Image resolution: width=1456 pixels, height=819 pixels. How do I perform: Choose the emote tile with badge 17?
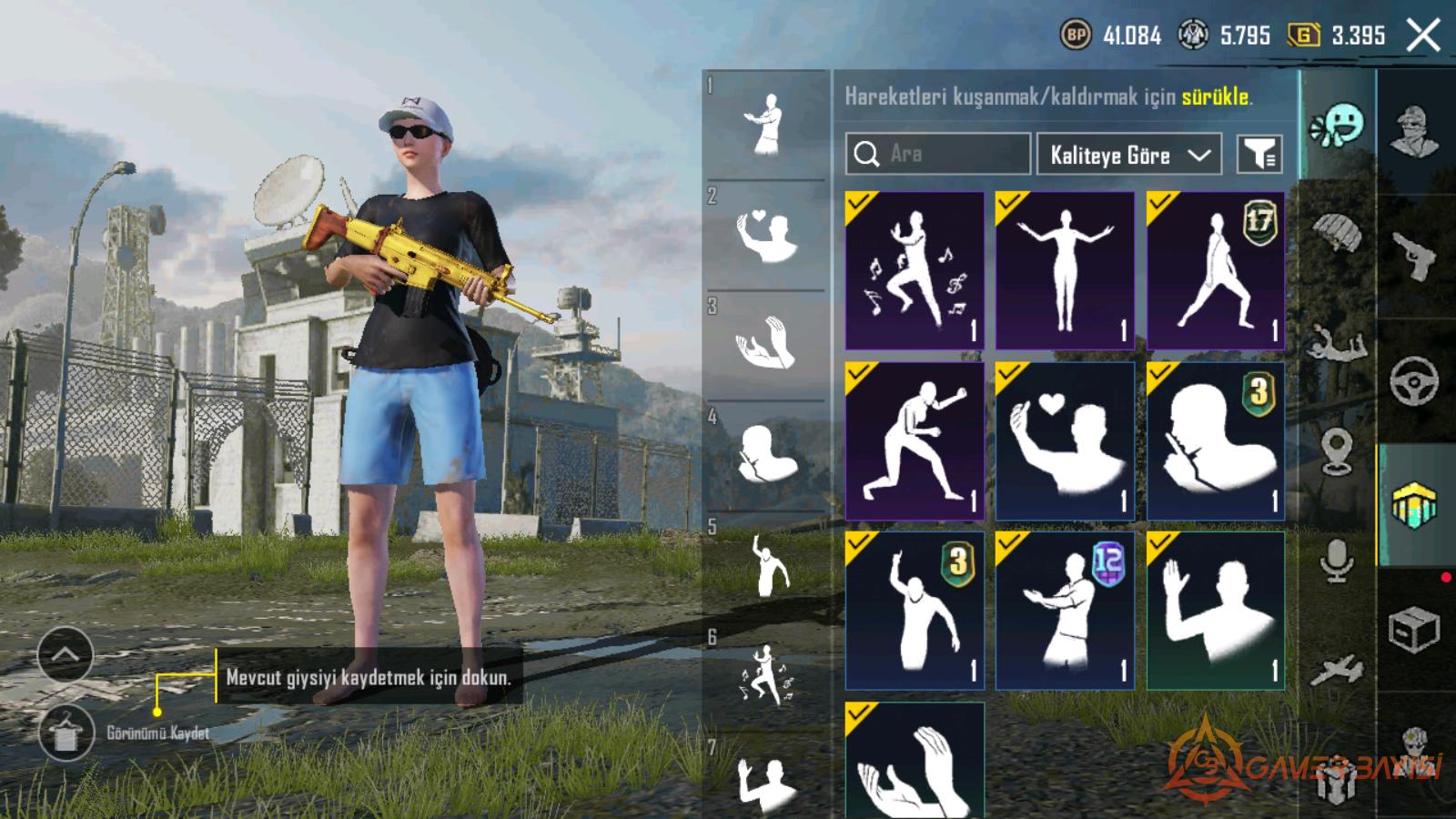pyautogui.click(x=1216, y=270)
